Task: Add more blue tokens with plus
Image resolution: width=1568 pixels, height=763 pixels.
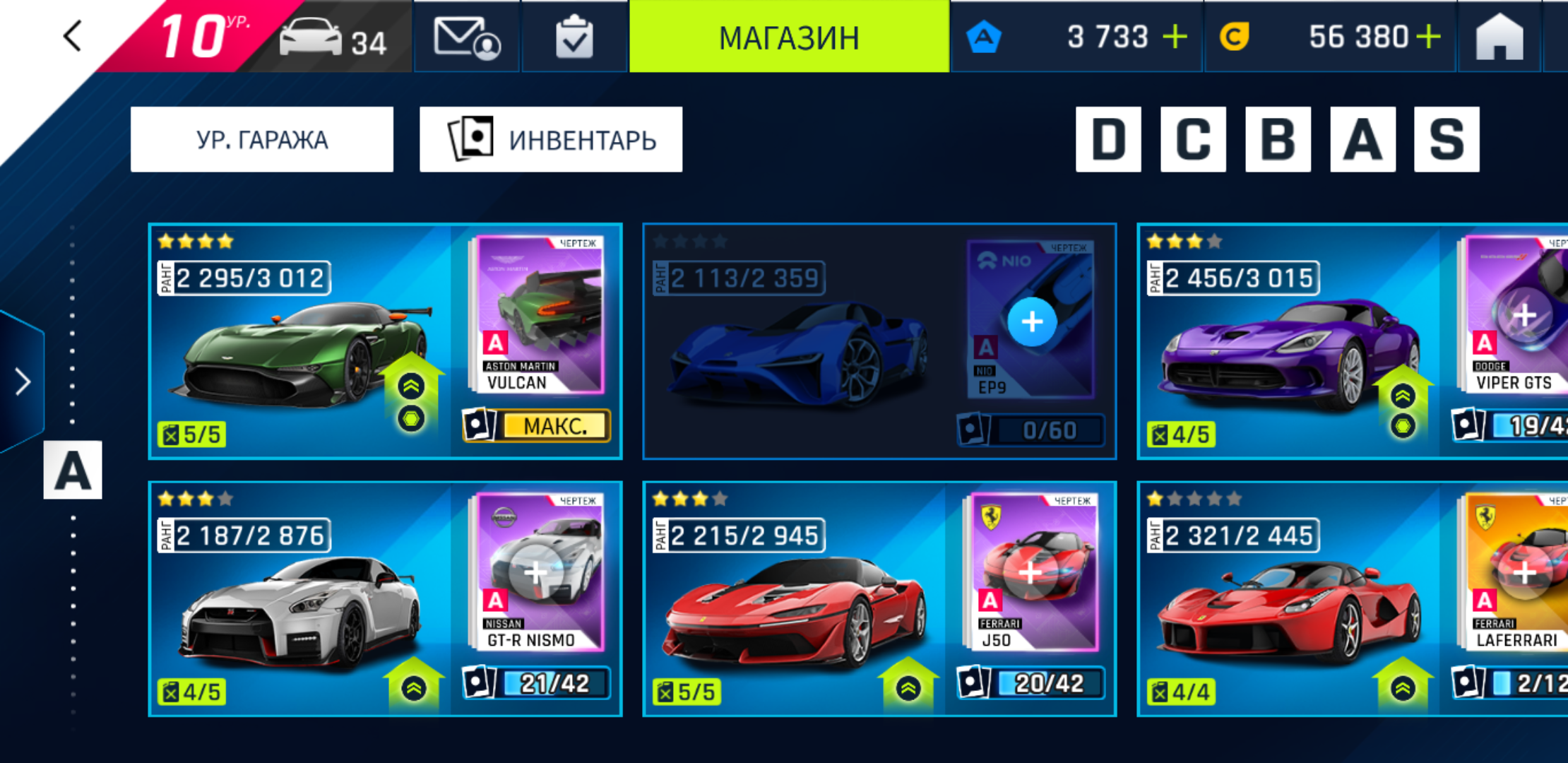Action: click(1175, 37)
